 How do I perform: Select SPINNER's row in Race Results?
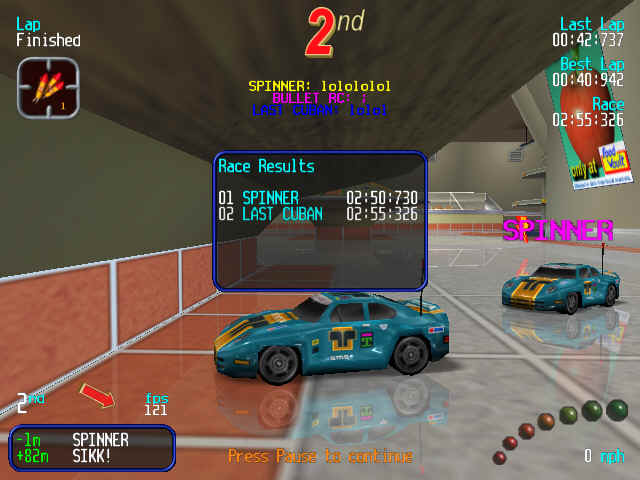tap(318, 198)
